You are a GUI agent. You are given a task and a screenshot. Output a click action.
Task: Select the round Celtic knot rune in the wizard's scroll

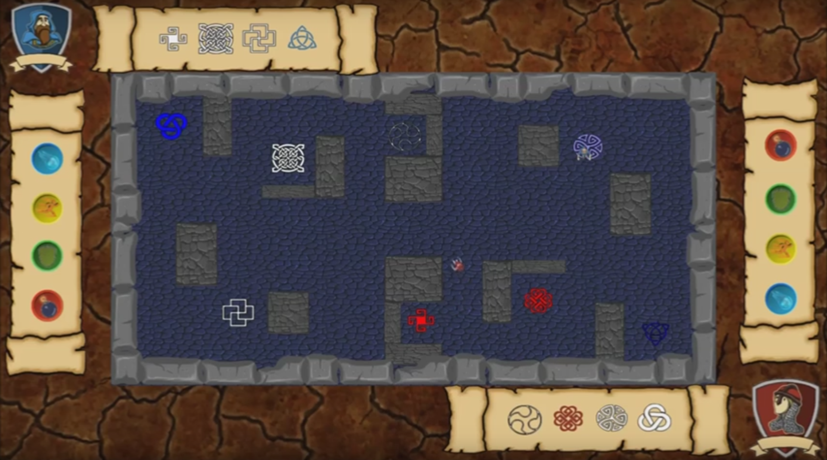216,39
